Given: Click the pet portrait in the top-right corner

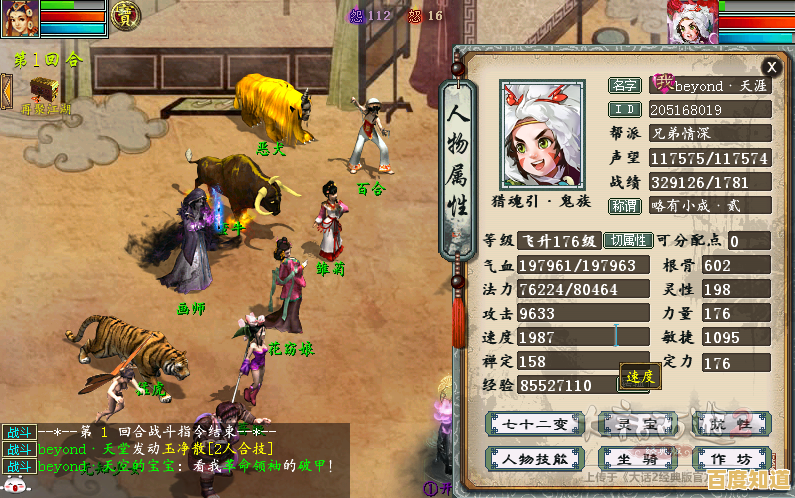Looking at the screenshot, I should pos(692,21).
